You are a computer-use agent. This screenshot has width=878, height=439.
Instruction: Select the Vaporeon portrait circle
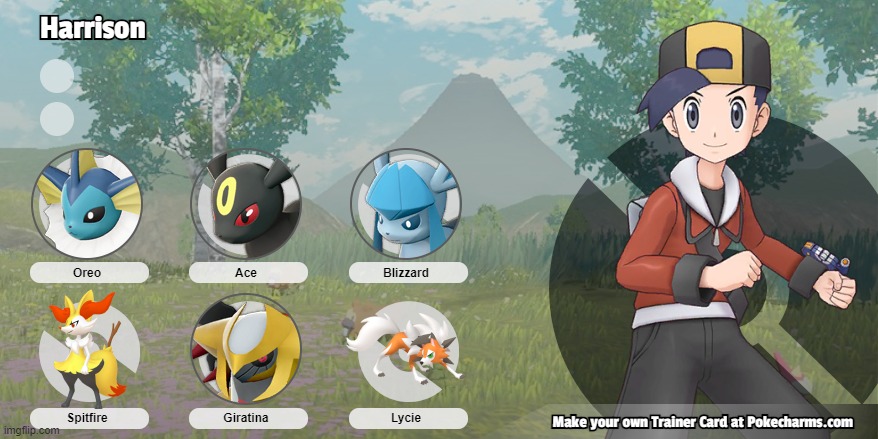click(x=87, y=204)
